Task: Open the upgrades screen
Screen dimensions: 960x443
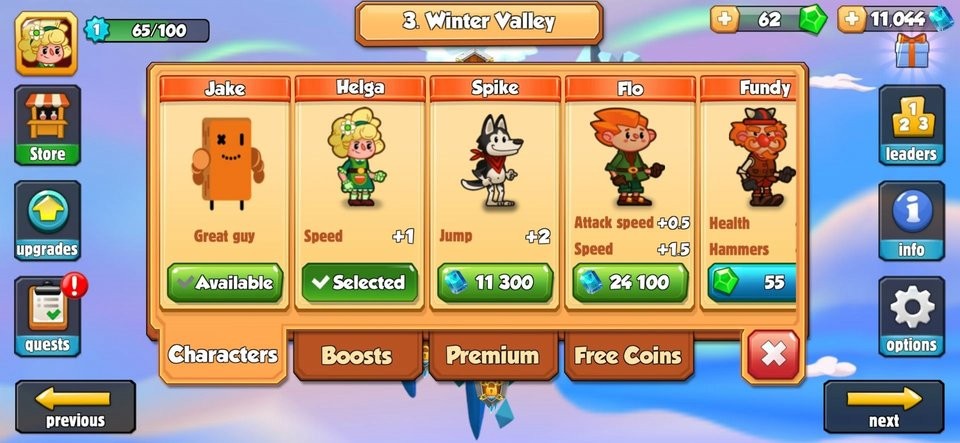Action: click(x=47, y=220)
